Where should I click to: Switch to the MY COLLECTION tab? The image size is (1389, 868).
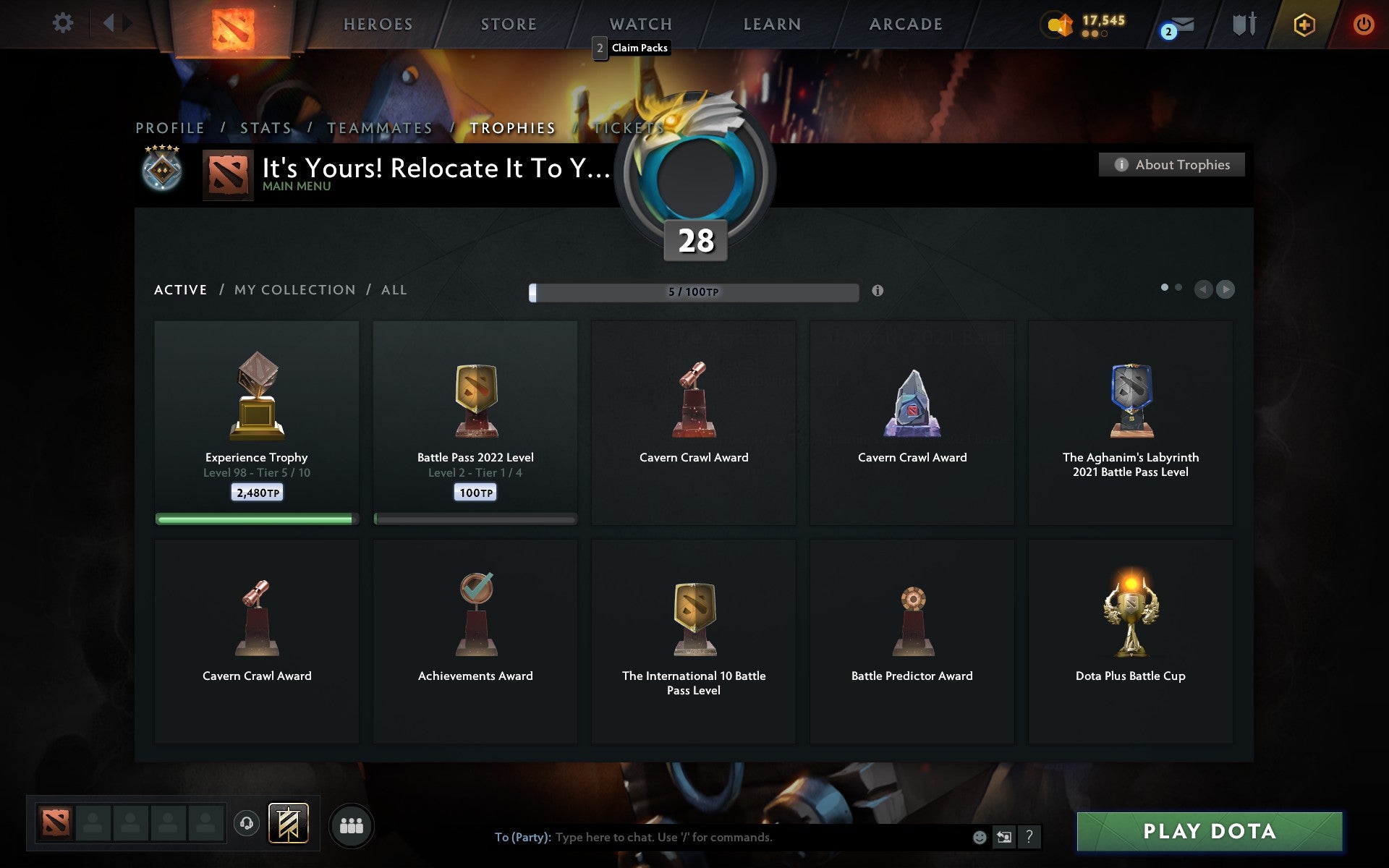(x=294, y=289)
